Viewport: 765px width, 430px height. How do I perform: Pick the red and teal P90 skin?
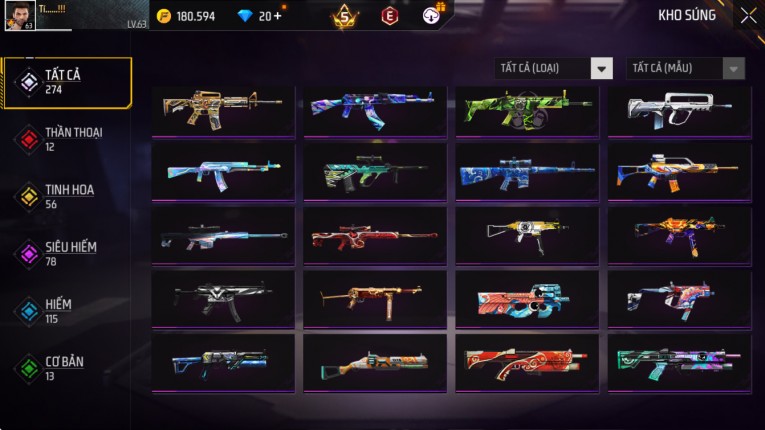tap(527, 297)
